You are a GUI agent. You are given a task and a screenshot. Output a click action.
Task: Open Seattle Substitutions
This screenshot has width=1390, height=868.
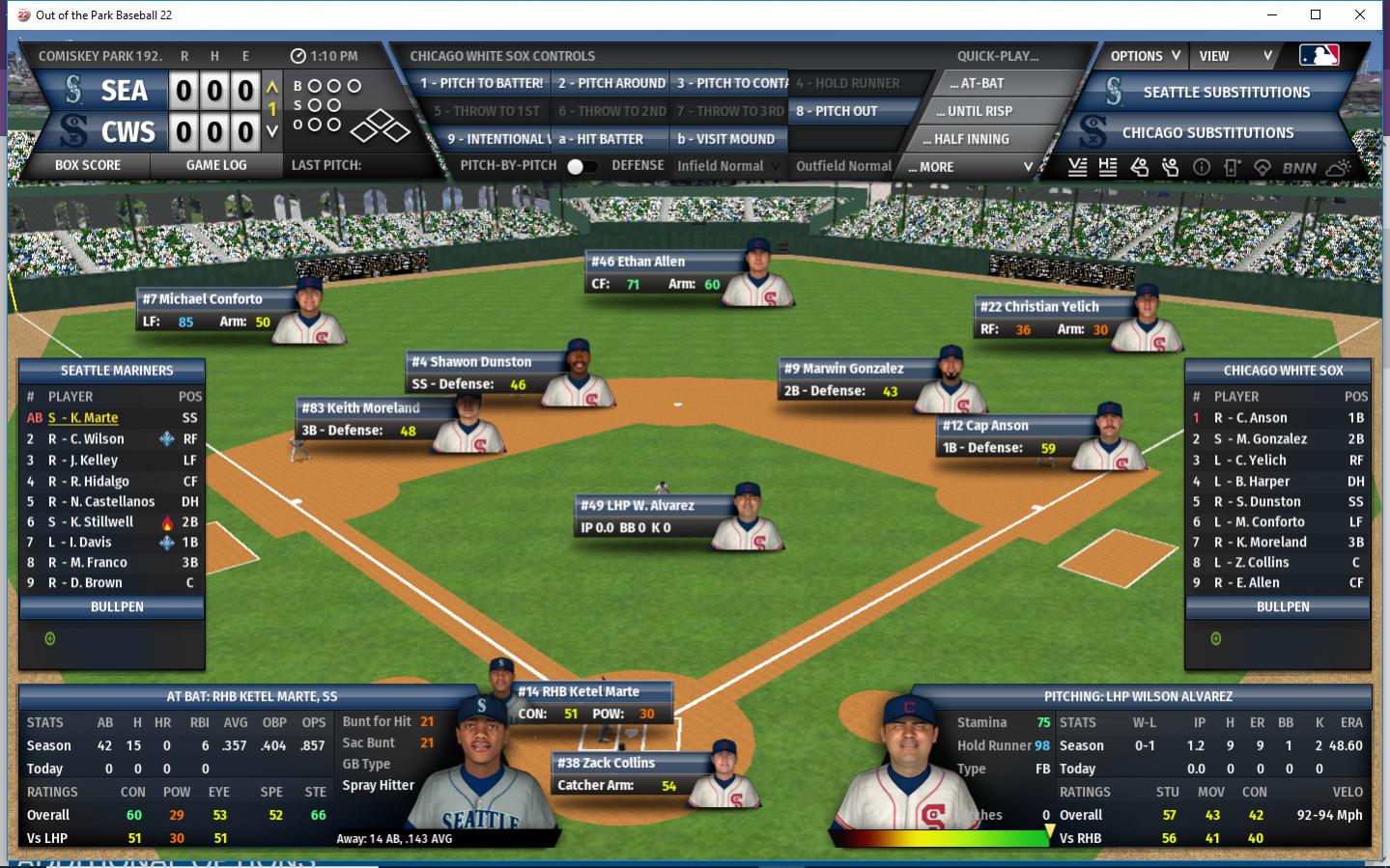pyautogui.click(x=1226, y=93)
